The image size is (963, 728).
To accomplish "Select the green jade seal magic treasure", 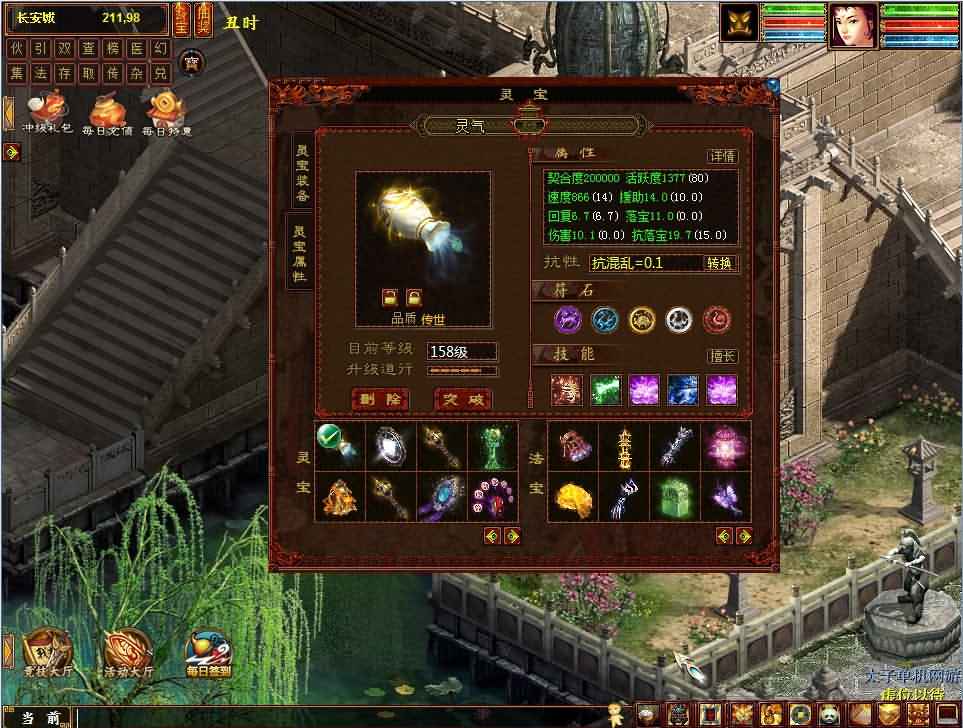I will (672, 496).
